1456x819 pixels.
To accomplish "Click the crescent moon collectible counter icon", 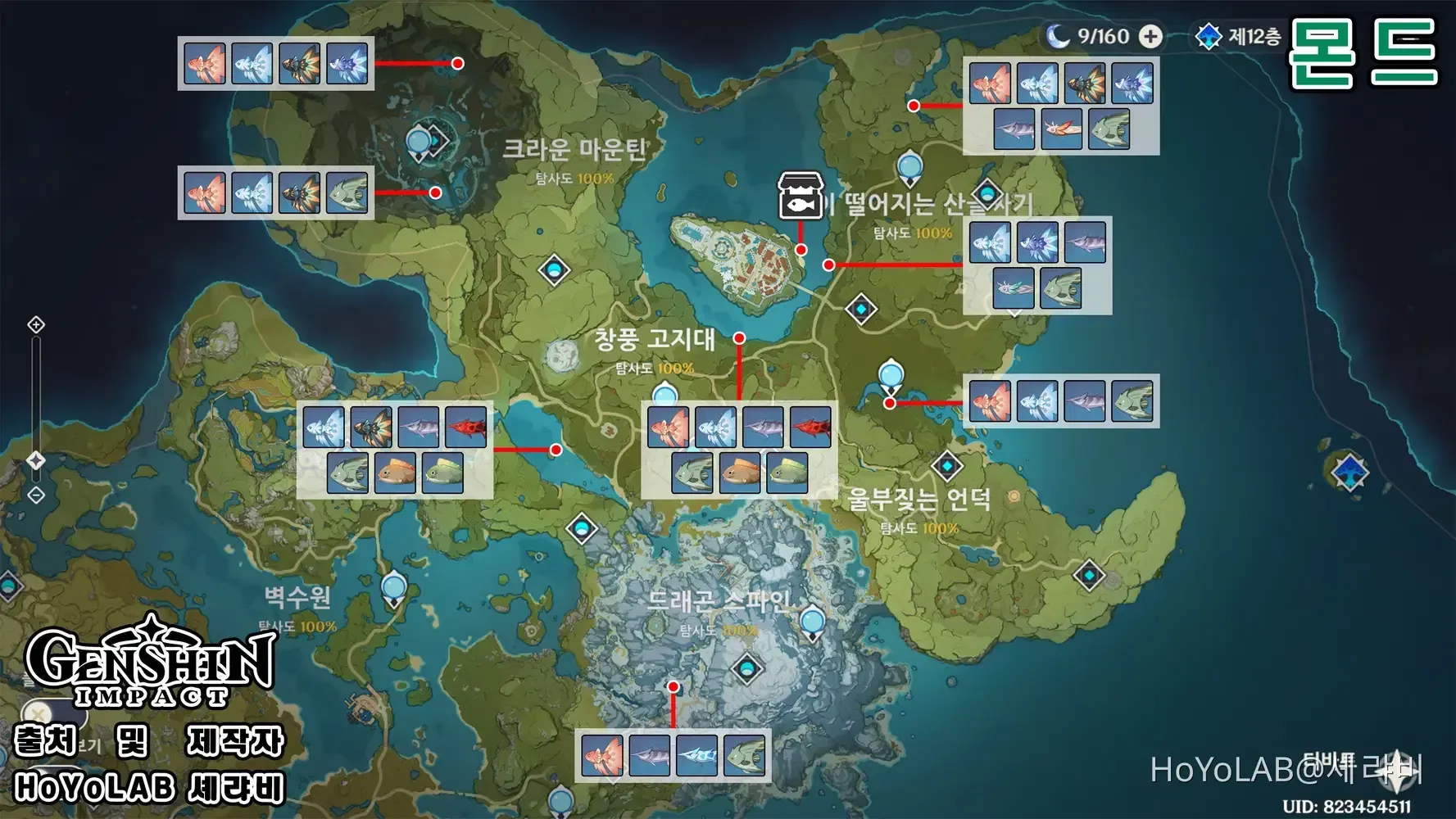I will [1057, 35].
